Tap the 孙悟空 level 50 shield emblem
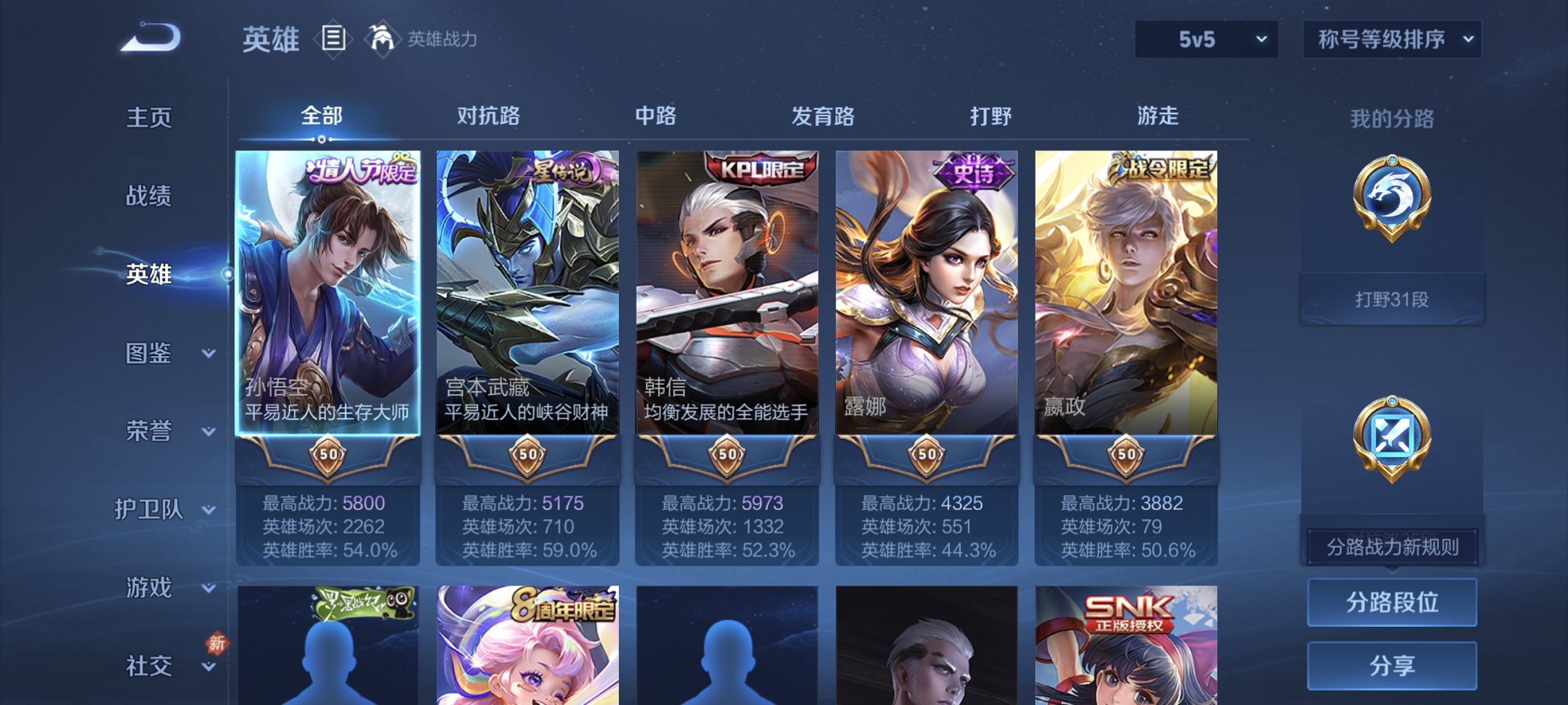1568x705 pixels. pos(330,455)
